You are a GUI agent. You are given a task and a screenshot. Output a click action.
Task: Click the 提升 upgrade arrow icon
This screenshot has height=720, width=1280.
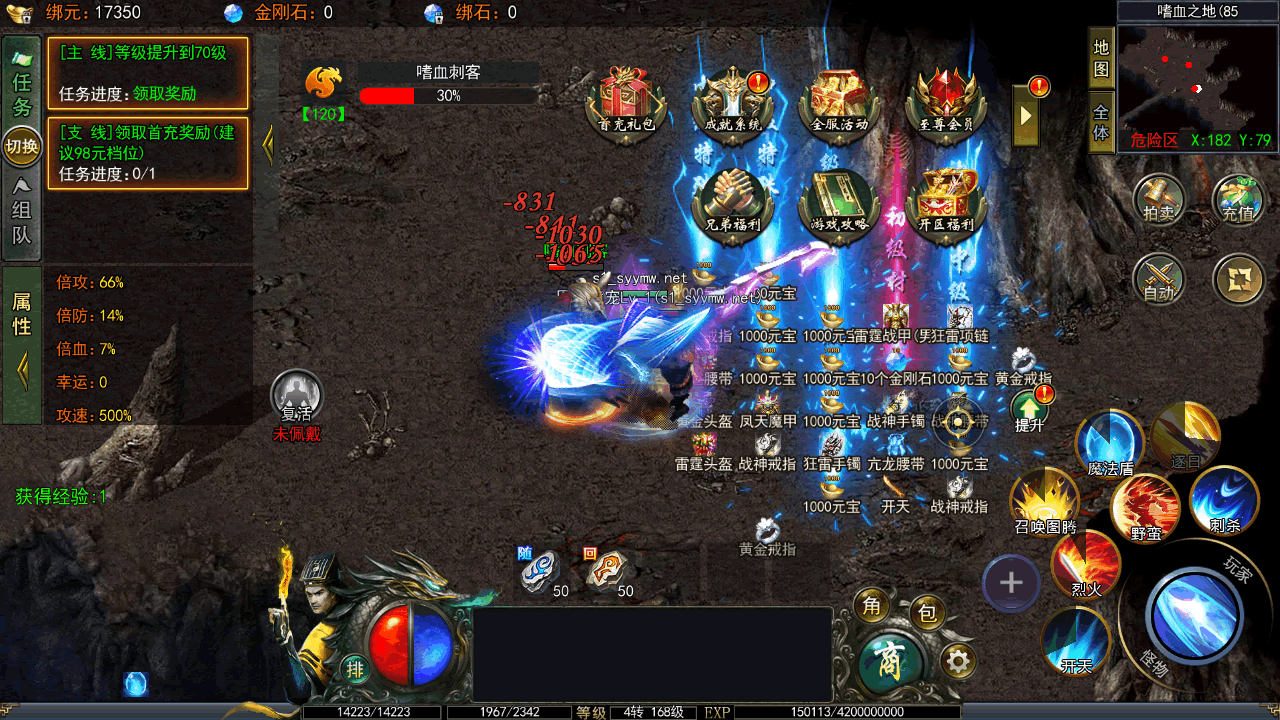(1029, 409)
